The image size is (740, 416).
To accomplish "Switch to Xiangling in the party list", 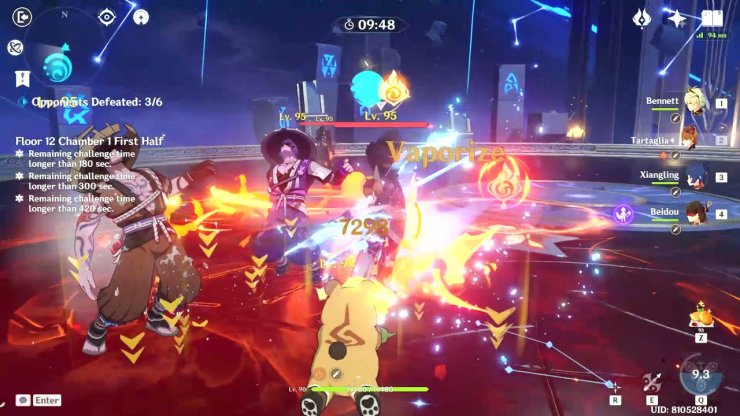I will coord(694,175).
